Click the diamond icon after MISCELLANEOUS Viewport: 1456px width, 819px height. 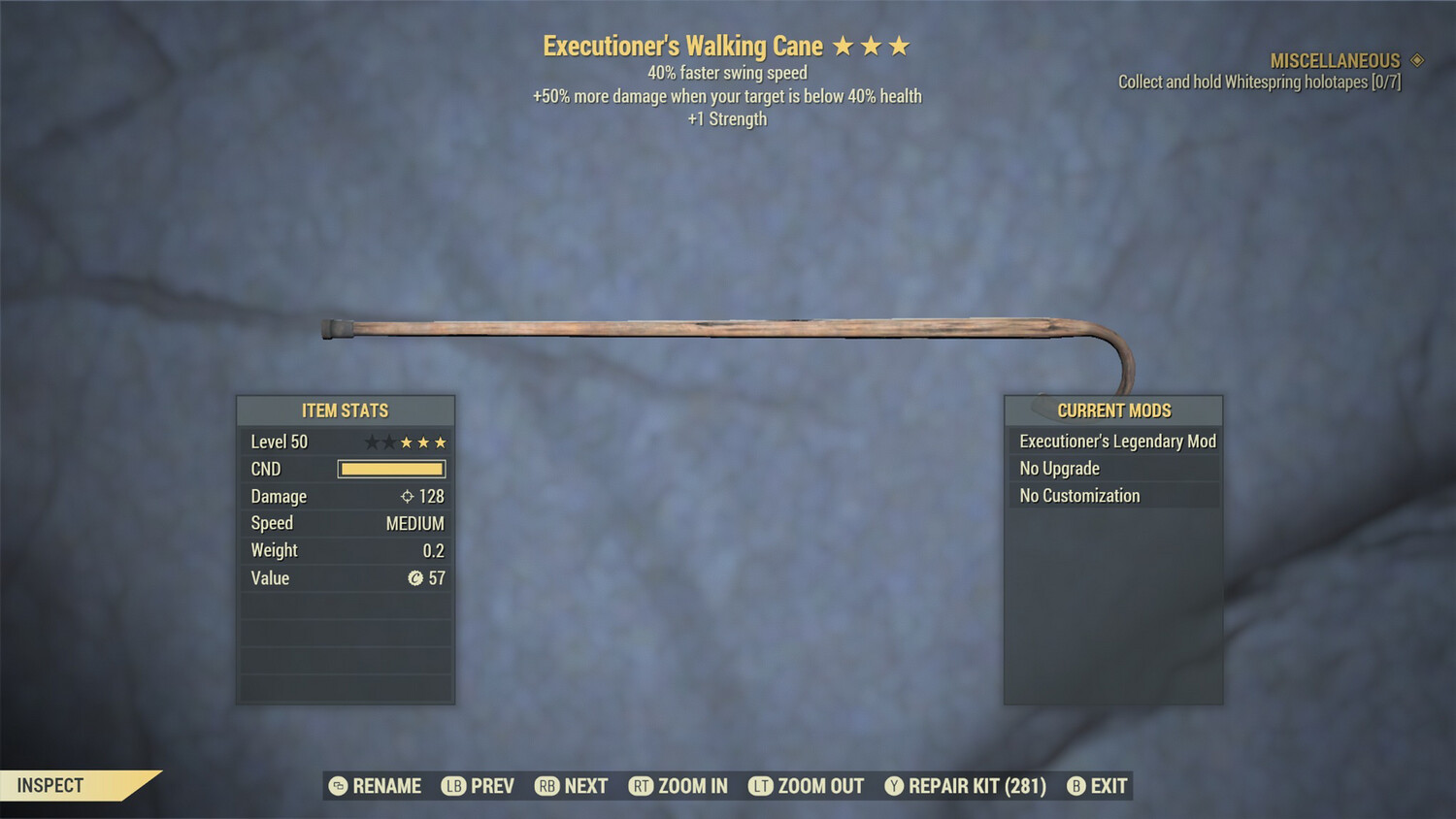click(x=1416, y=60)
